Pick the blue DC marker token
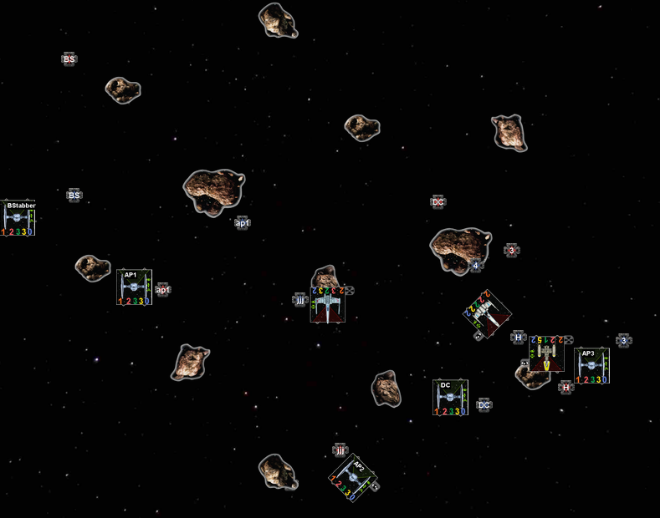660x518 pixels. click(x=484, y=405)
